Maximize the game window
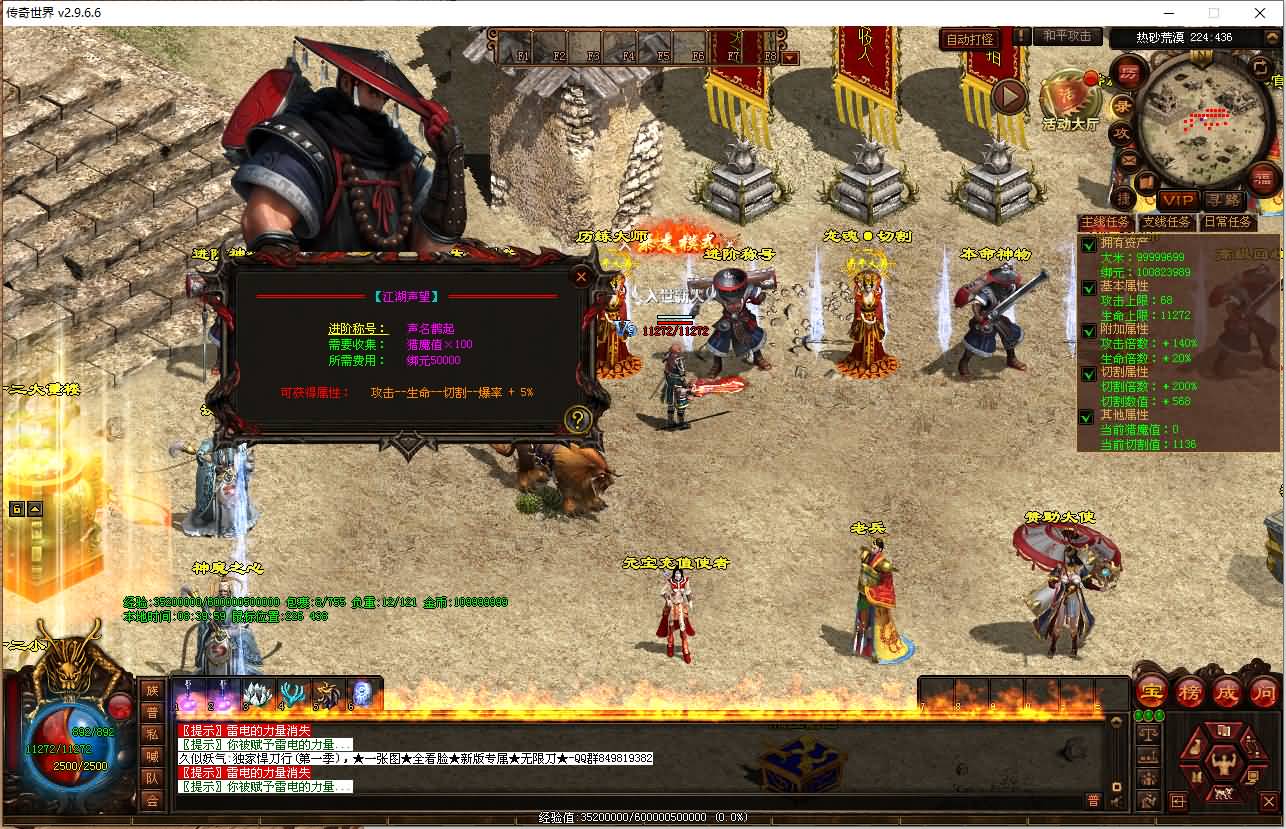 1214,13
